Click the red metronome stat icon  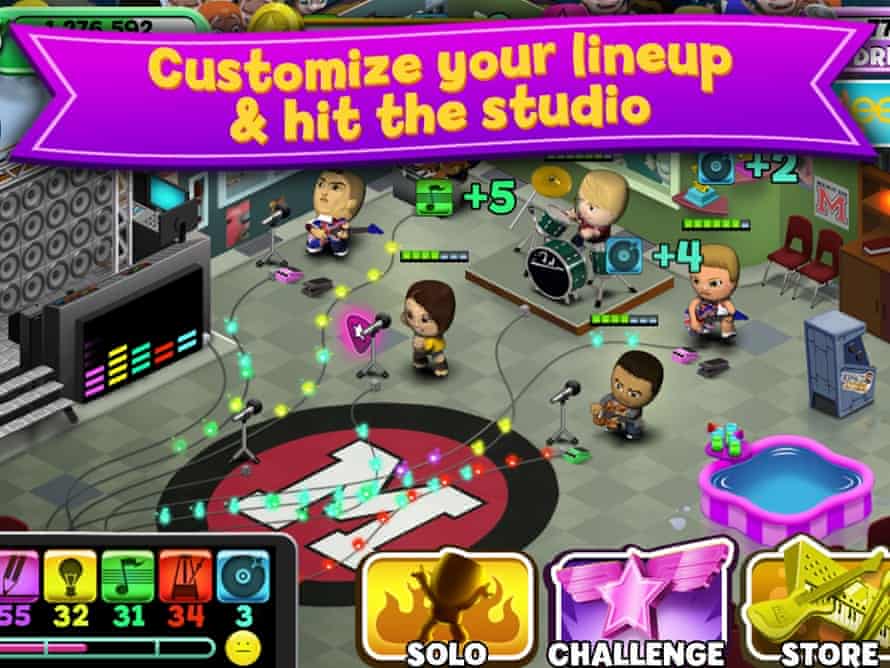coord(185,577)
